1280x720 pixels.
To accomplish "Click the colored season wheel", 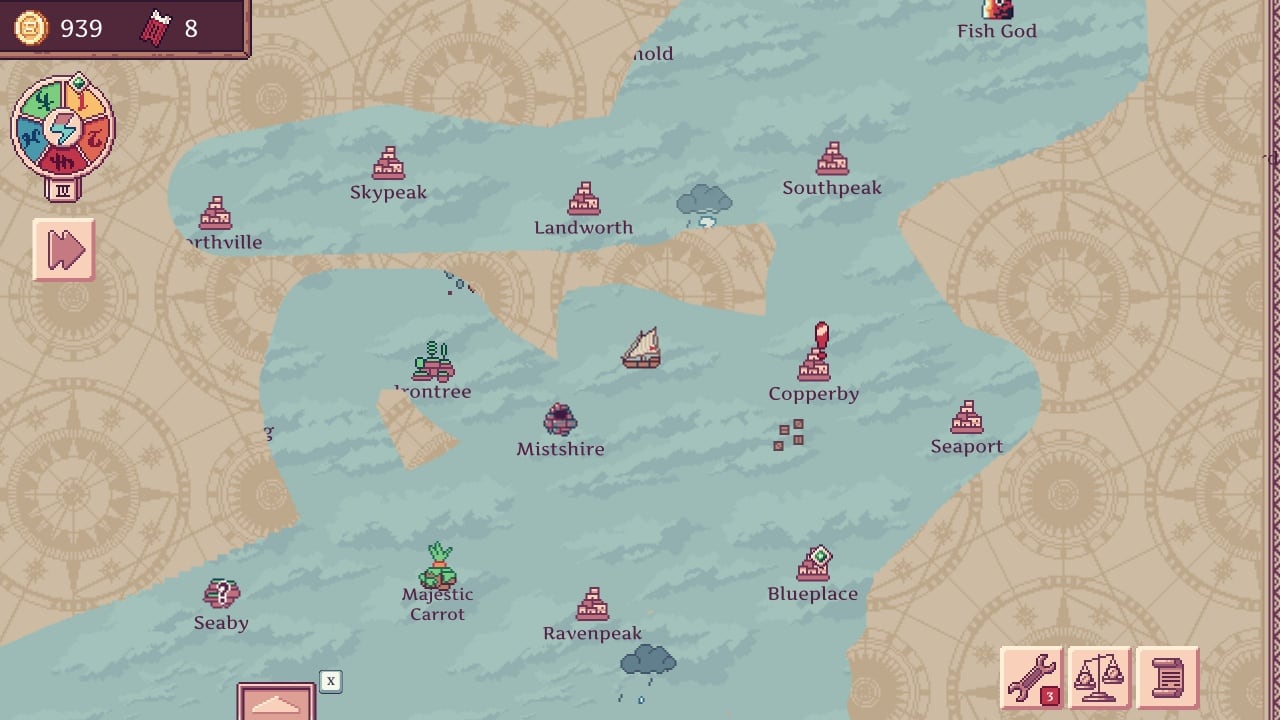I will pos(63,130).
